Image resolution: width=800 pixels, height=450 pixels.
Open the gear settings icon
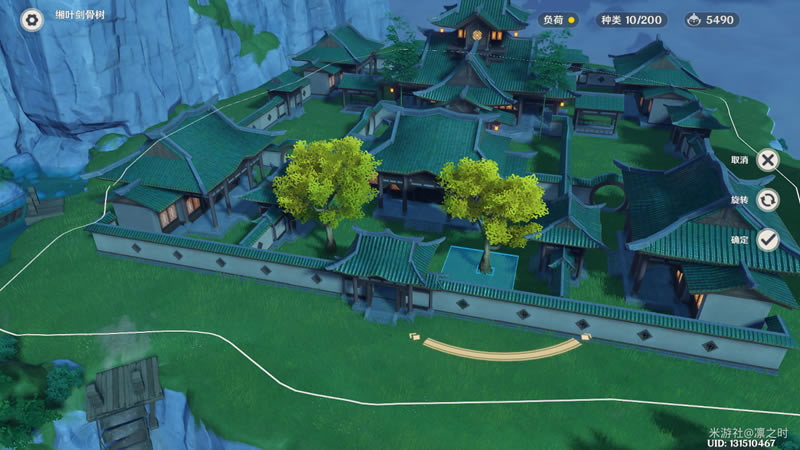(x=32, y=19)
